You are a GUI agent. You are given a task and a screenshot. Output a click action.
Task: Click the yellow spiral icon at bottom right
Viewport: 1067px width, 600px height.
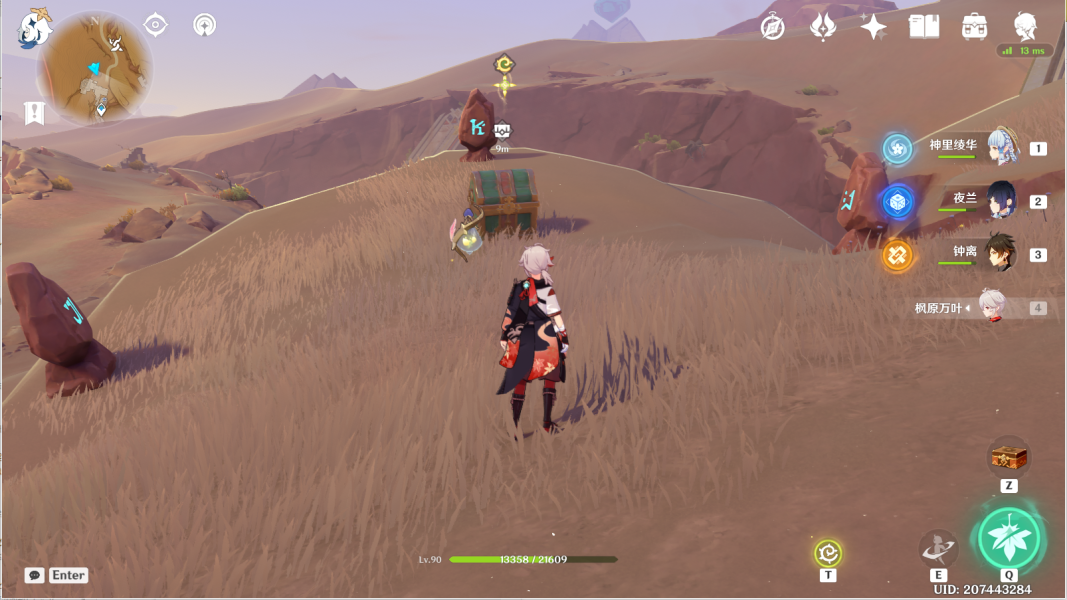[827, 552]
